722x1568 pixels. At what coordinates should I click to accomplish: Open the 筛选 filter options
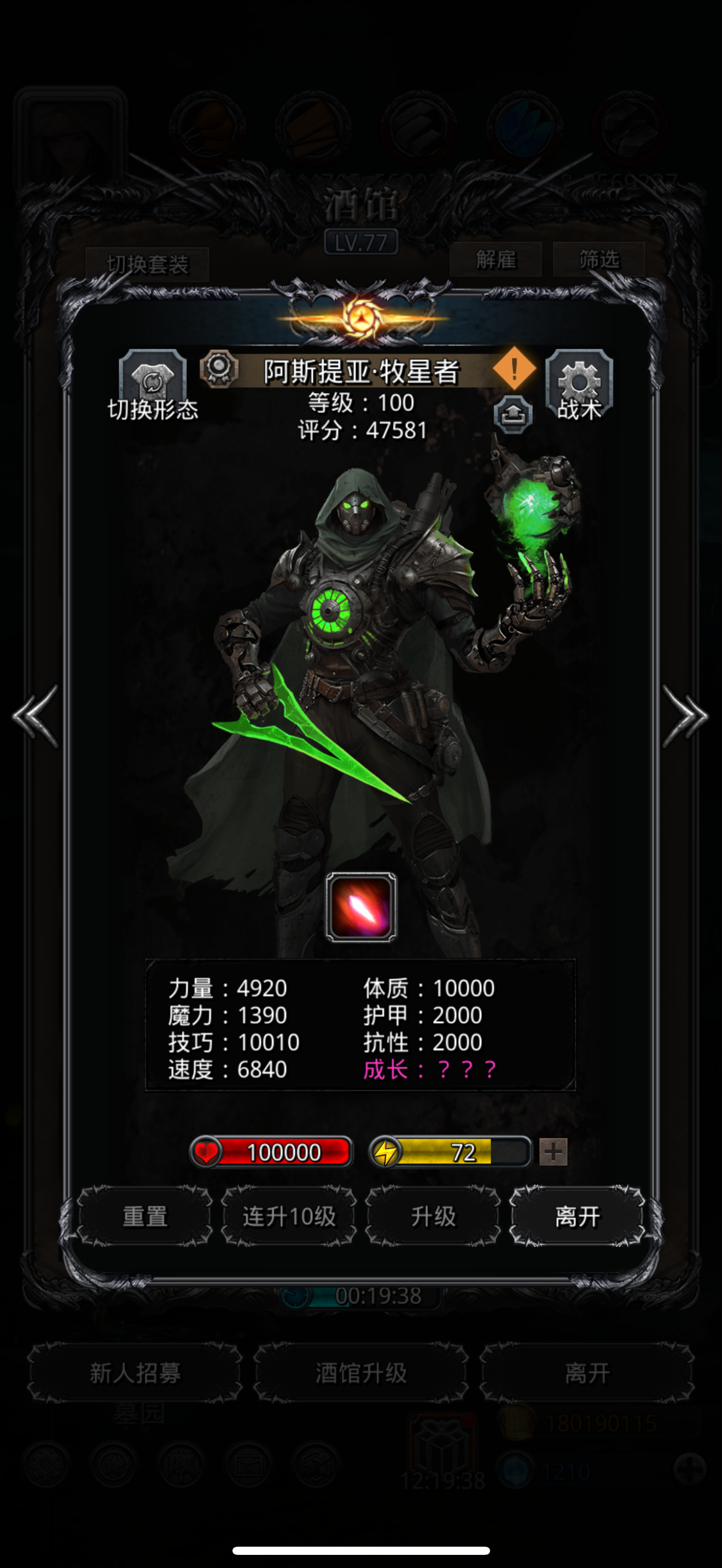(x=599, y=259)
